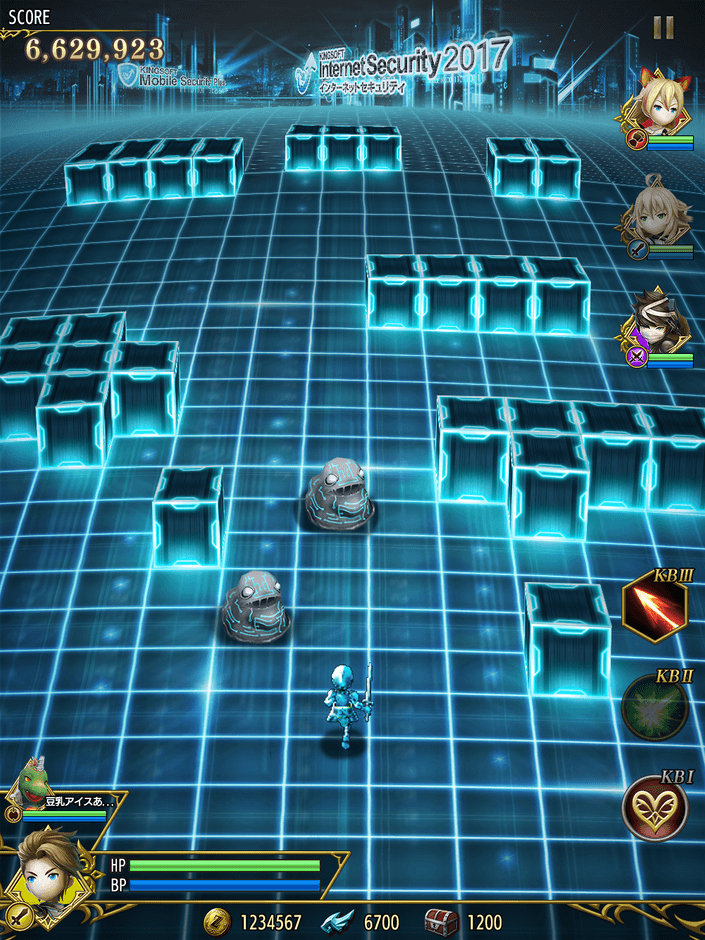Trigger the KB I heart skill
Viewport: 705px width, 940px height.
pyautogui.click(x=655, y=808)
